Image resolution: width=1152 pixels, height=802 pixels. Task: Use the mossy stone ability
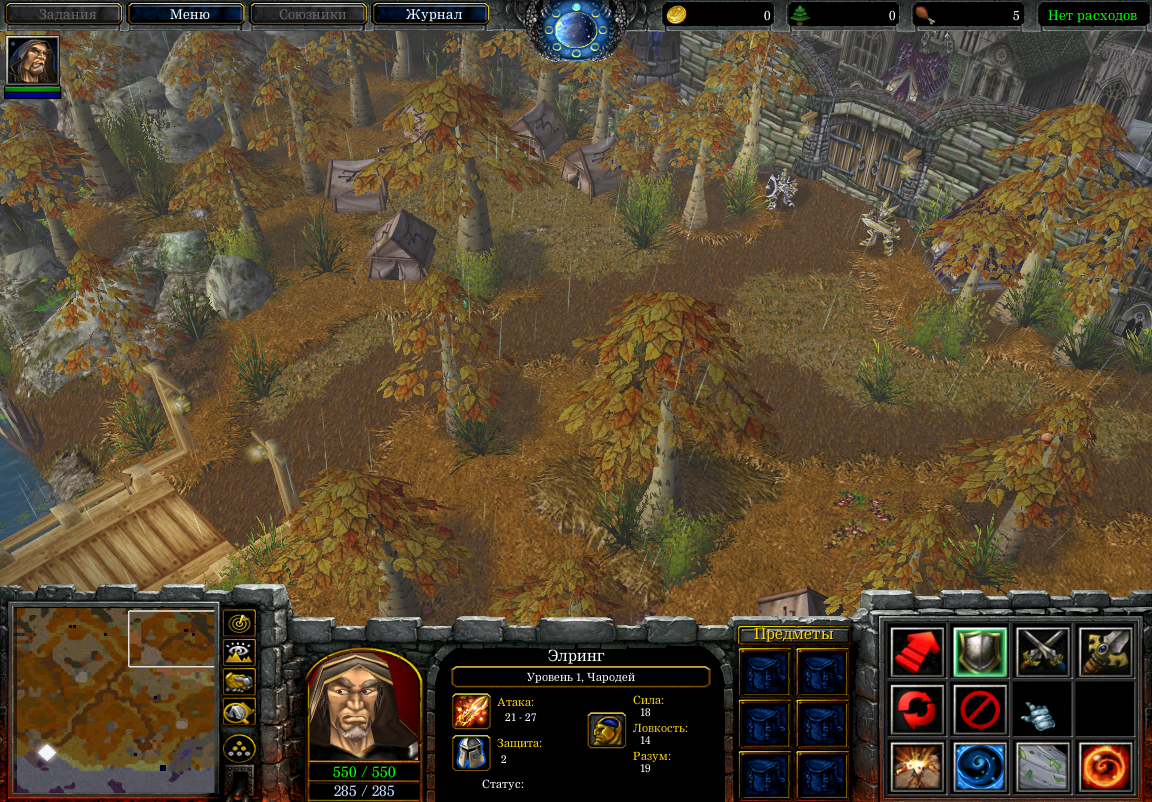[x=1042, y=767]
